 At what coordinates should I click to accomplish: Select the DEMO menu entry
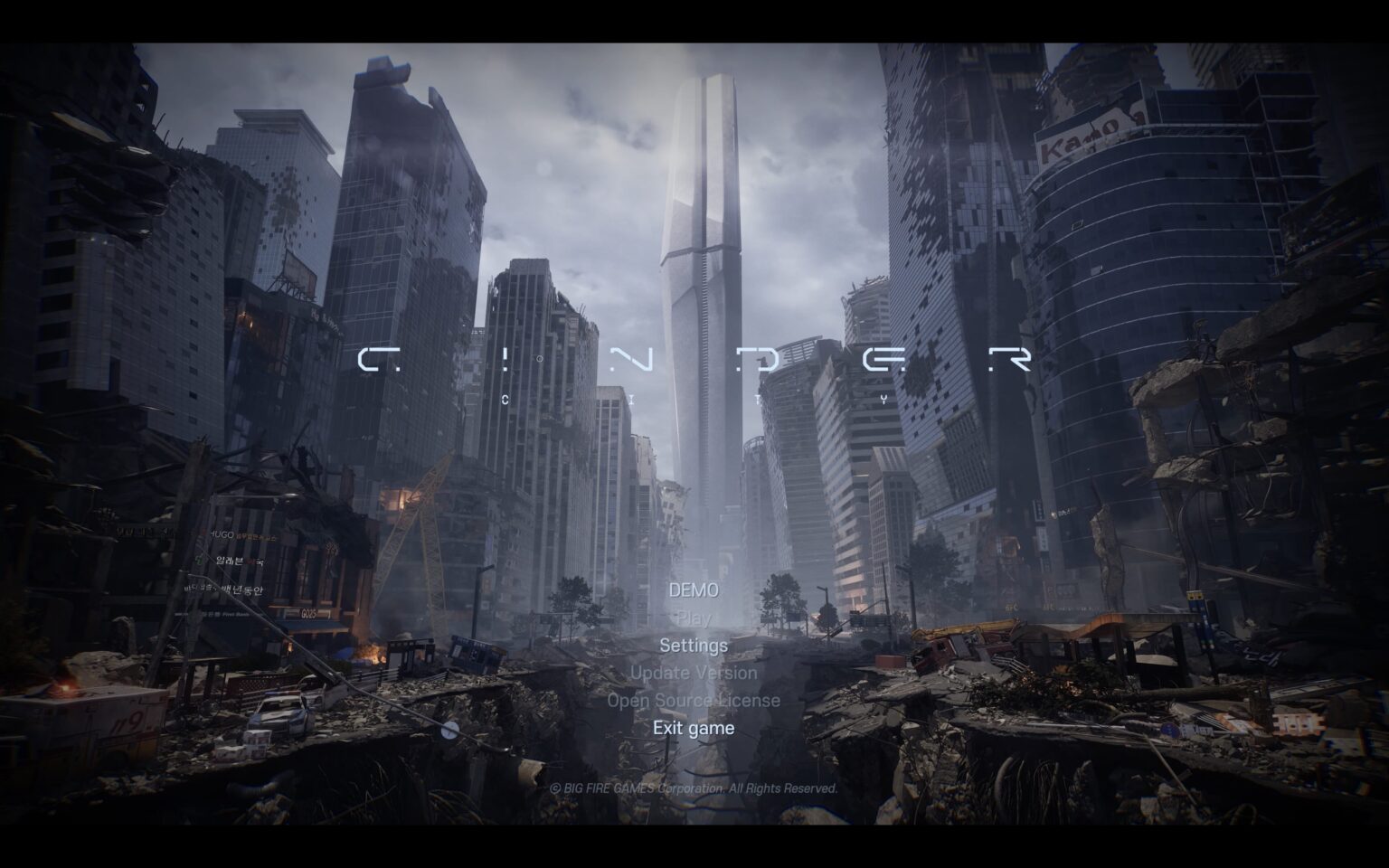[x=694, y=590]
